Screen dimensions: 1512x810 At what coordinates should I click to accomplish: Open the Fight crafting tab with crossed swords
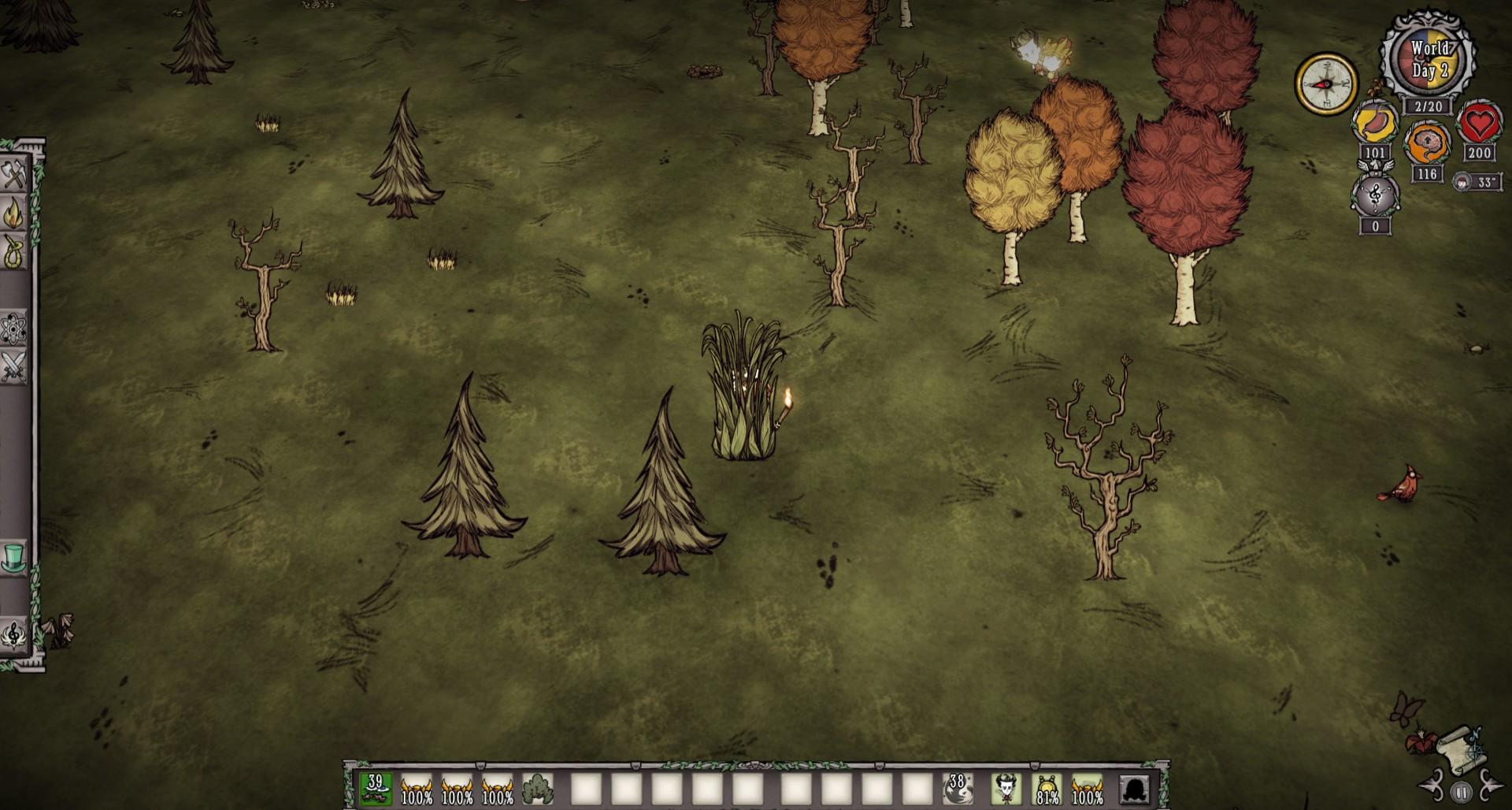(13, 367)
